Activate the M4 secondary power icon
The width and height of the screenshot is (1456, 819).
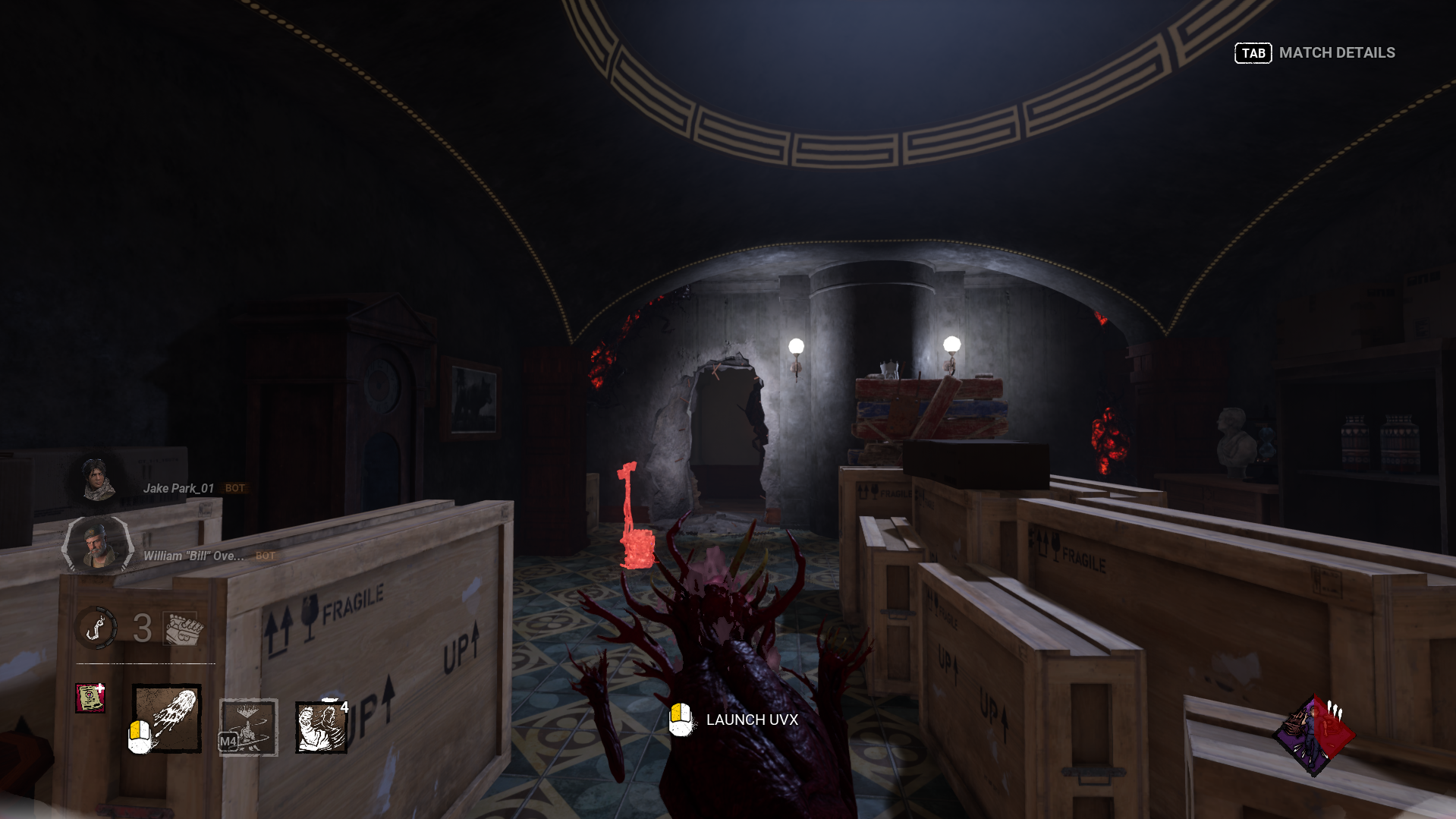tap(248, 727)
